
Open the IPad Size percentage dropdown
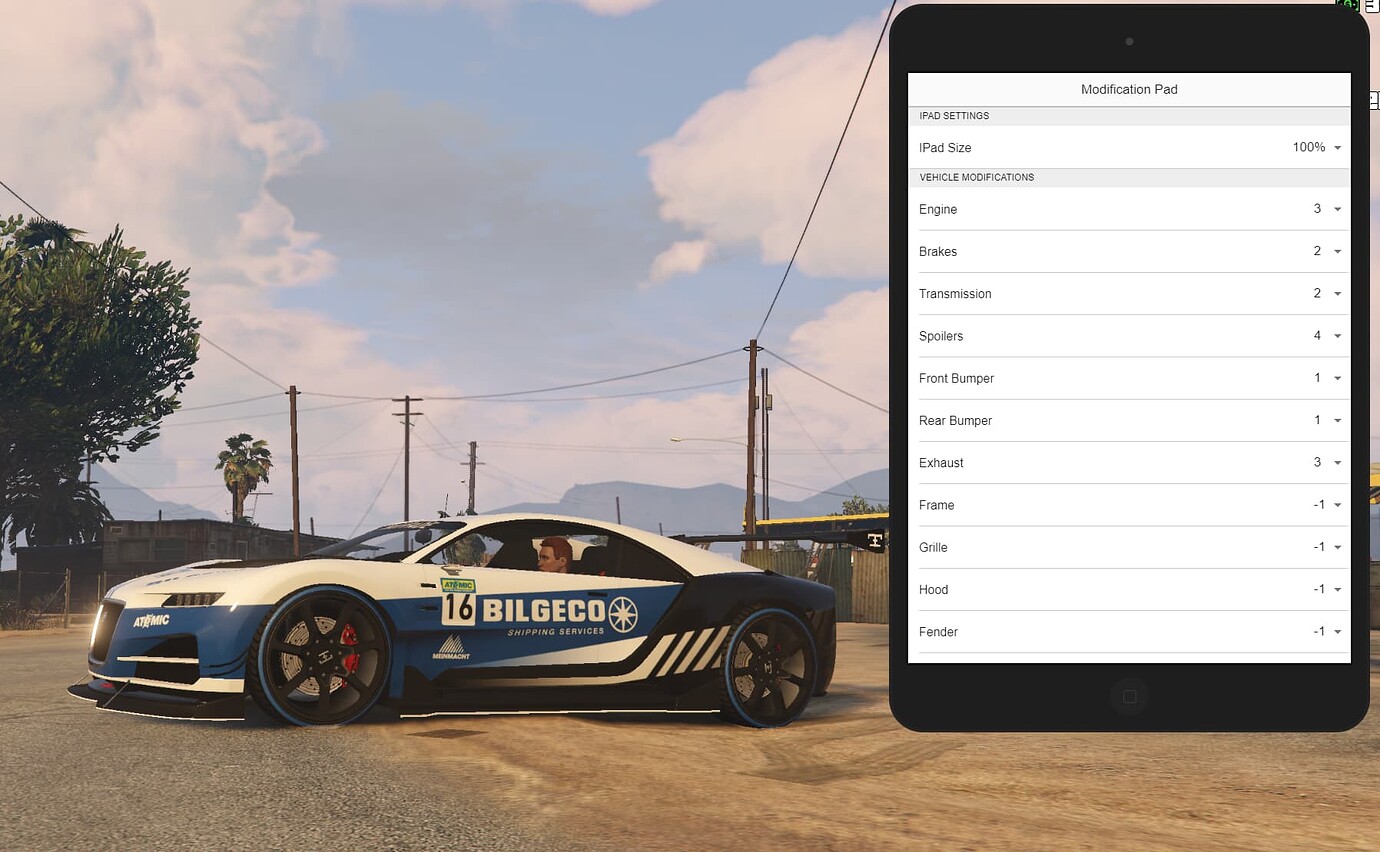tap(1336, 147)
